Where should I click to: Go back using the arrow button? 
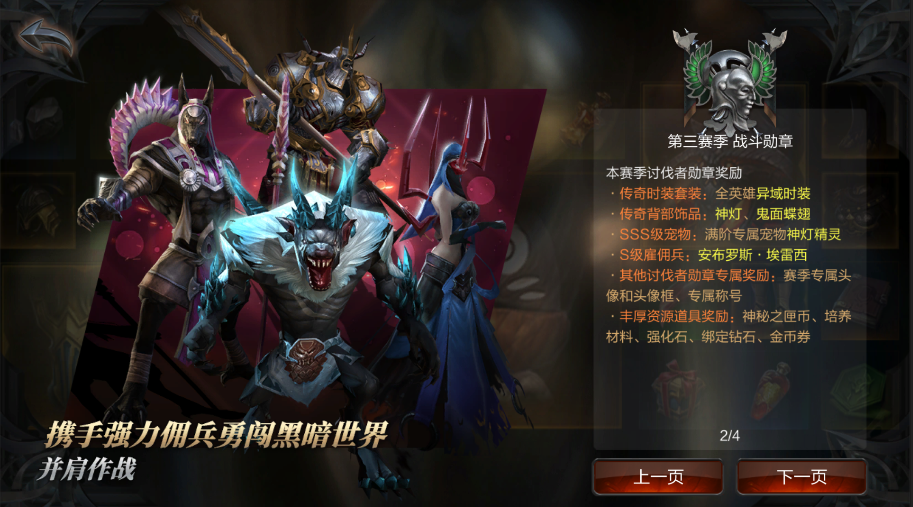coord(45,41)
